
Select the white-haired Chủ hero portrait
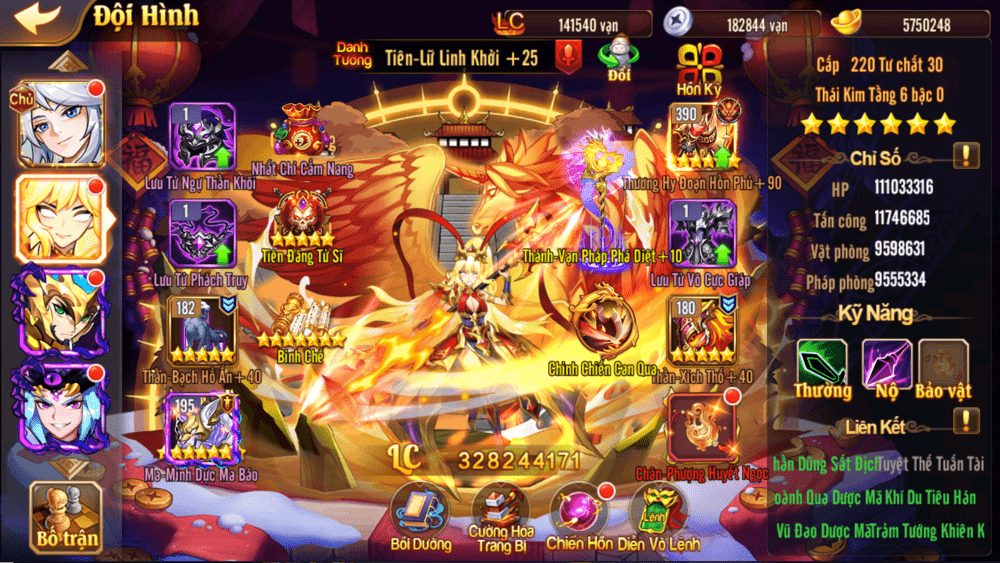[58, 123]
